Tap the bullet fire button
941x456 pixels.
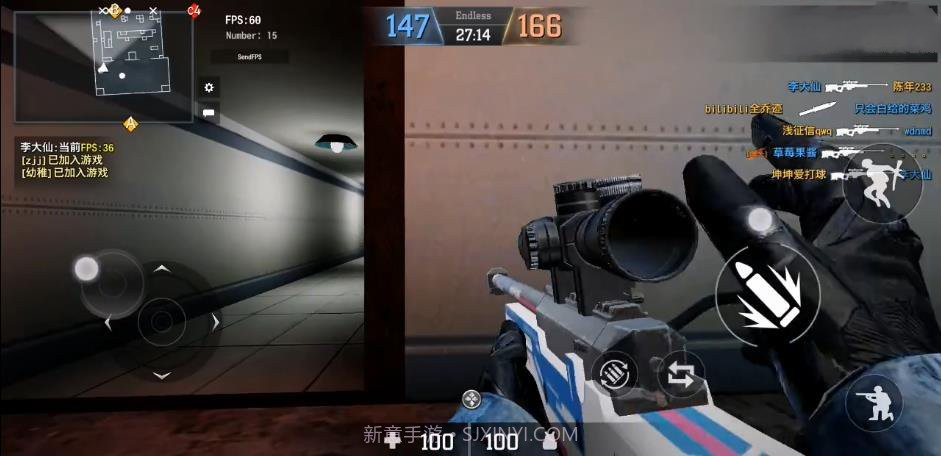[x=767, y=293]
